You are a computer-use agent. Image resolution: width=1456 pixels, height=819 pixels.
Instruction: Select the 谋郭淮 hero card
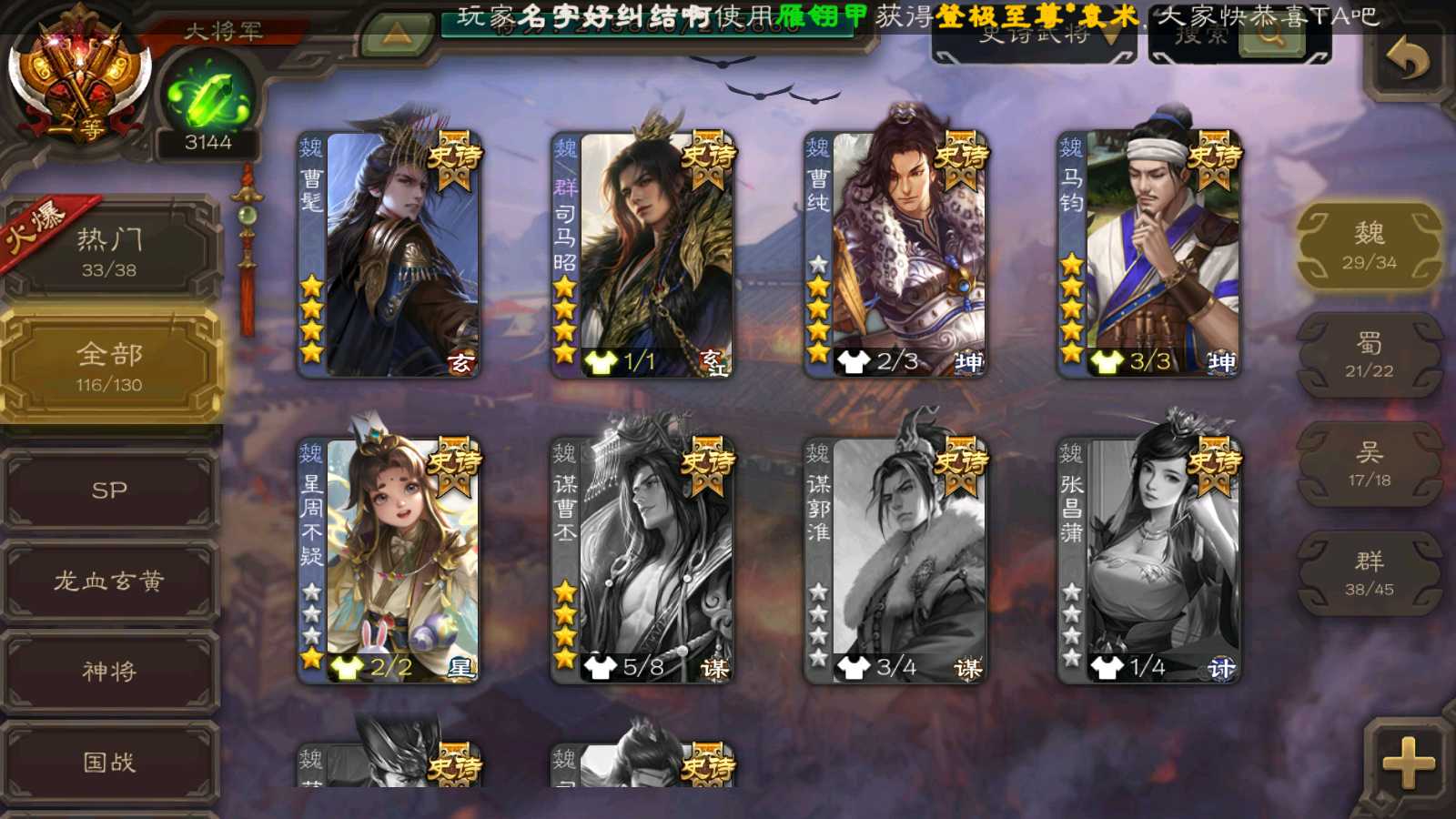[x=895, y=561]
